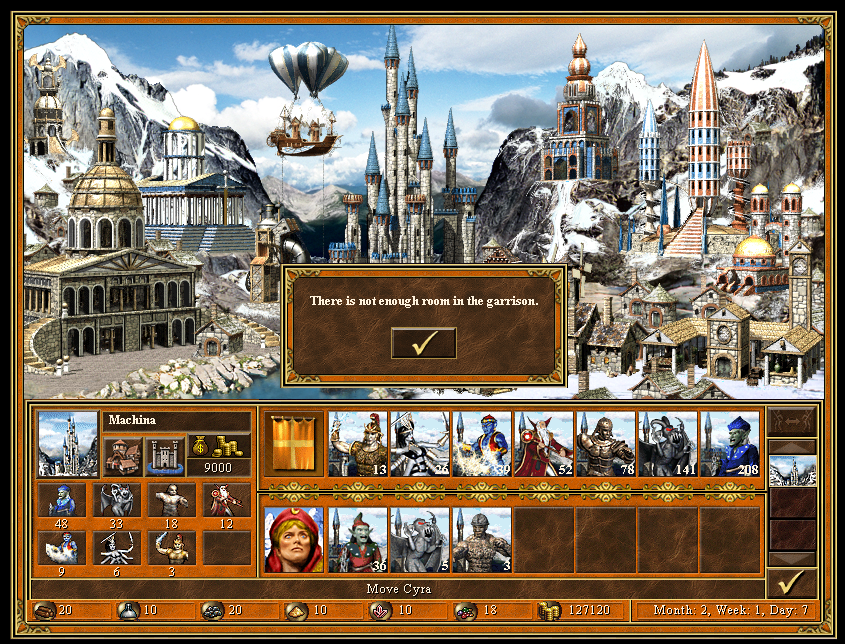Select the garrison stack of 141 gargoyles
This screenshot has height=644, width=845.
[x=668, y=444]
